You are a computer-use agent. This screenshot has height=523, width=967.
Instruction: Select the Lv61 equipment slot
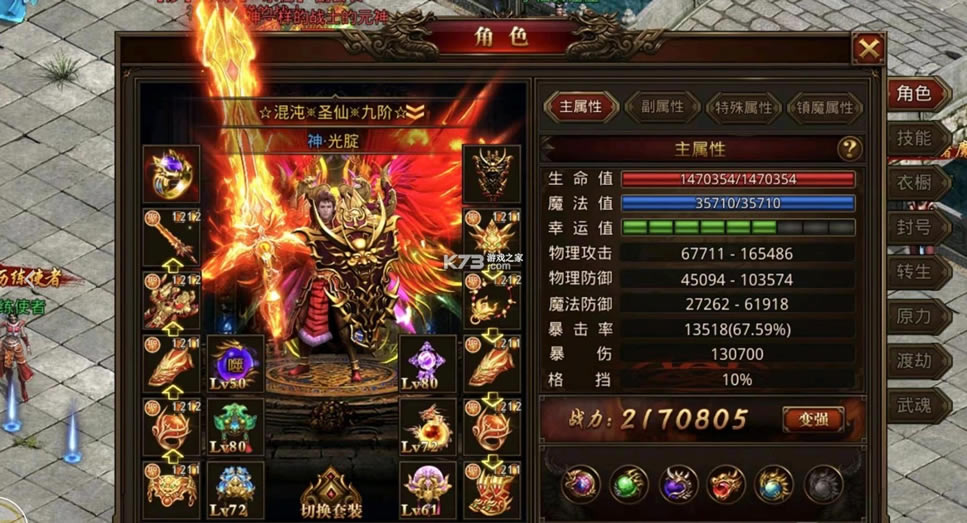point(428,489)
